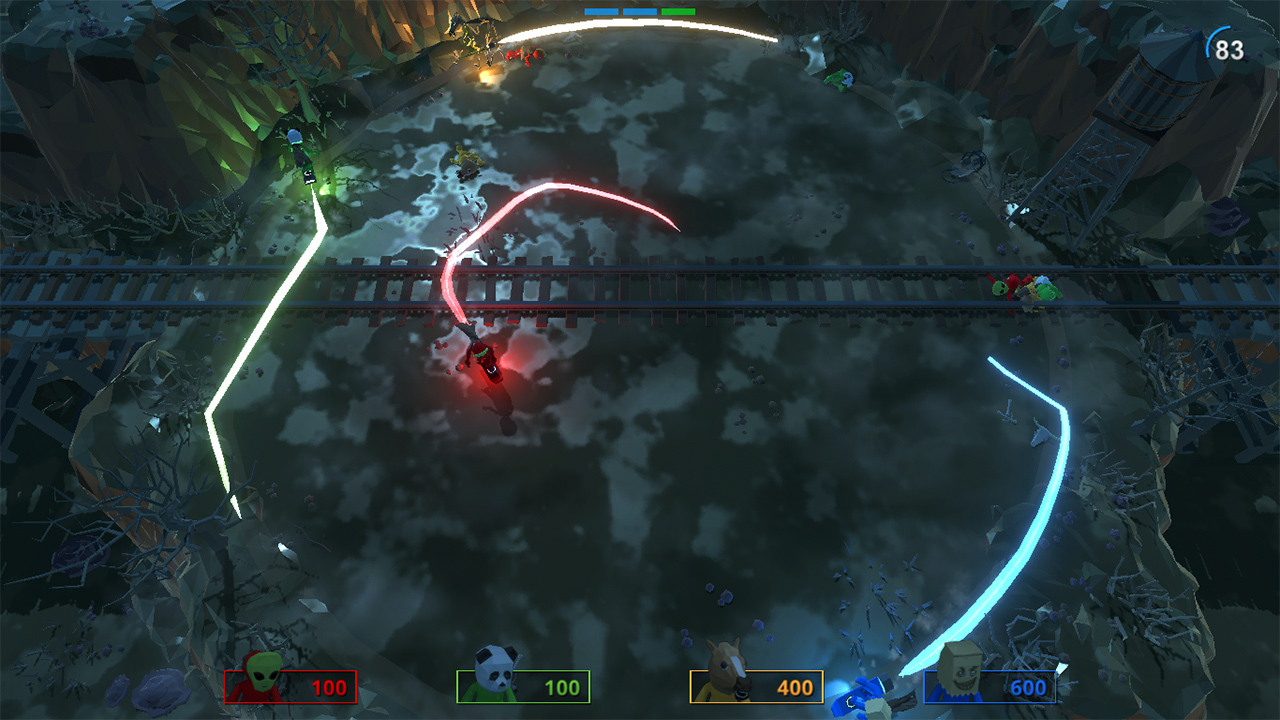Image resolution: width=1280 pixels, height=720 pixels.
Task: Click the first blue health bar segment
Action: coord(602,11)
